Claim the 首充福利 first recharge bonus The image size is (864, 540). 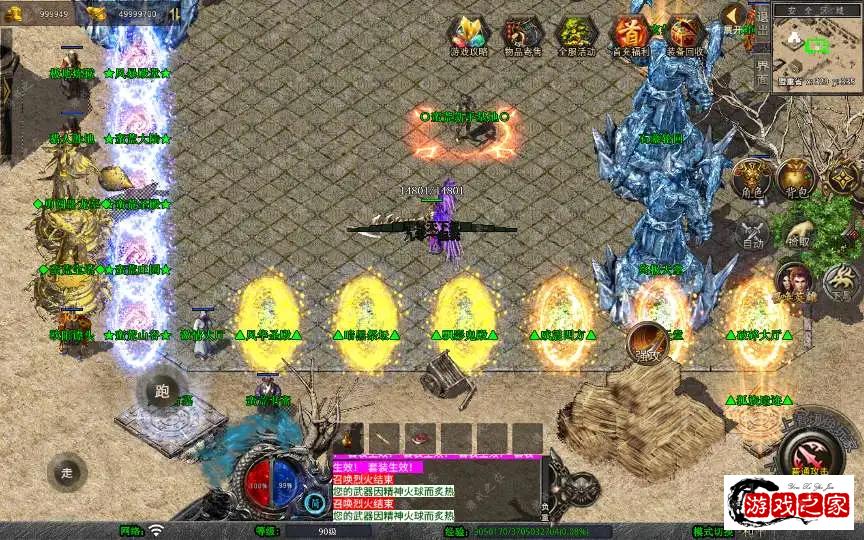click(x=630, y=34)
